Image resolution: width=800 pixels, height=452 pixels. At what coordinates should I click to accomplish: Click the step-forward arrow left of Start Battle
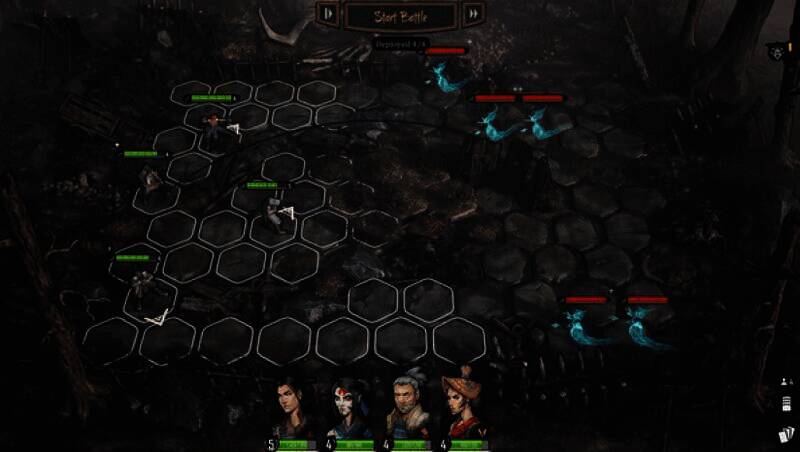click(328, 14)
